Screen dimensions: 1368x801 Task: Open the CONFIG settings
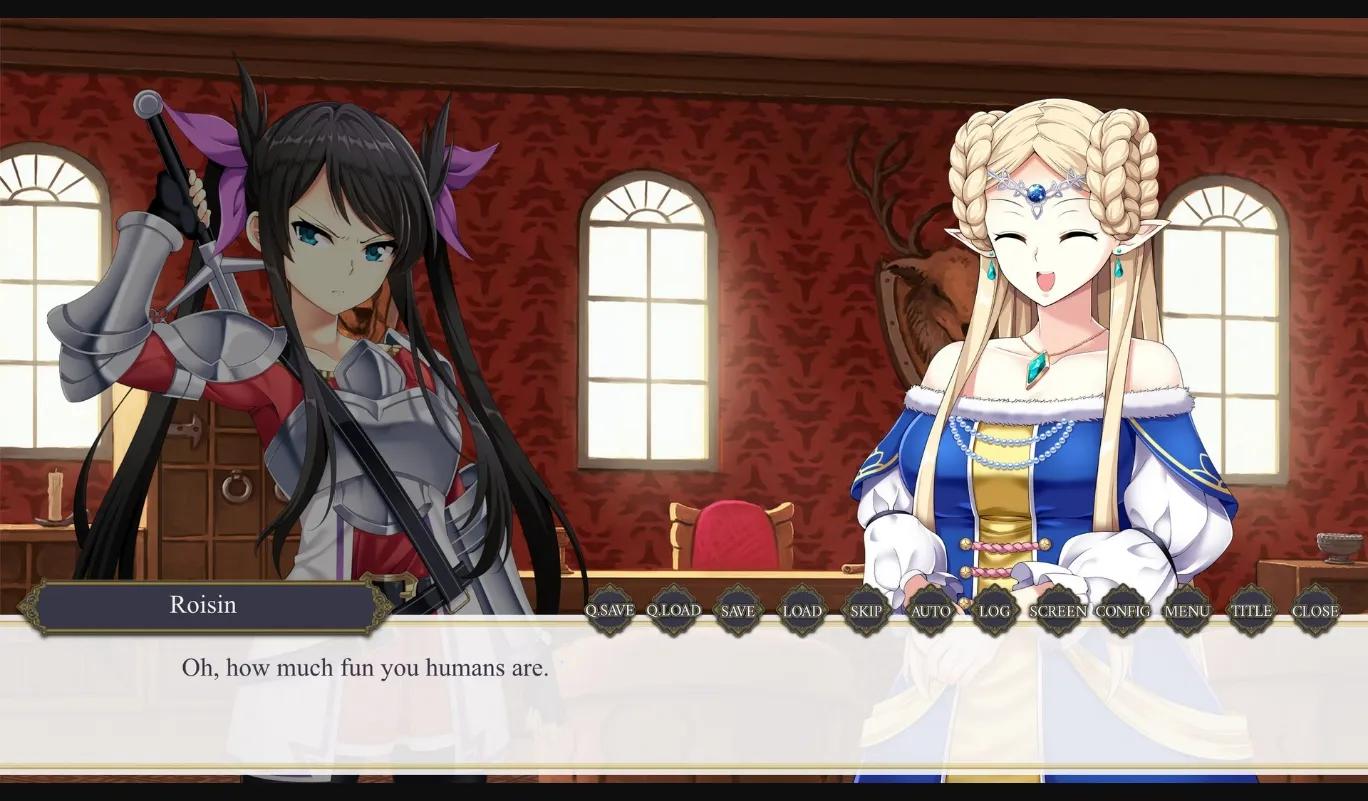click(1124, 610)
